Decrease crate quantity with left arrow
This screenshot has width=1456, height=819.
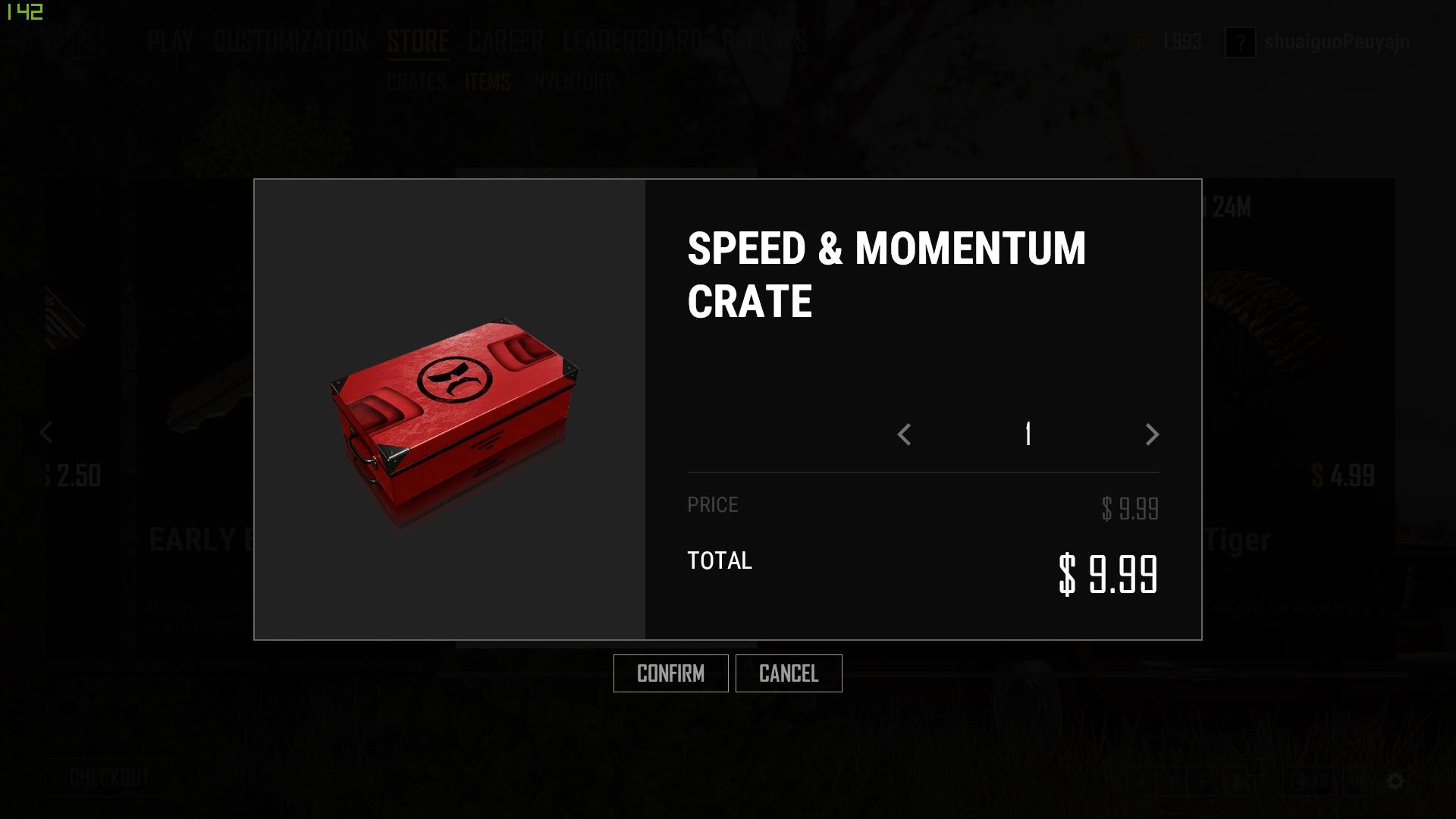904,435
